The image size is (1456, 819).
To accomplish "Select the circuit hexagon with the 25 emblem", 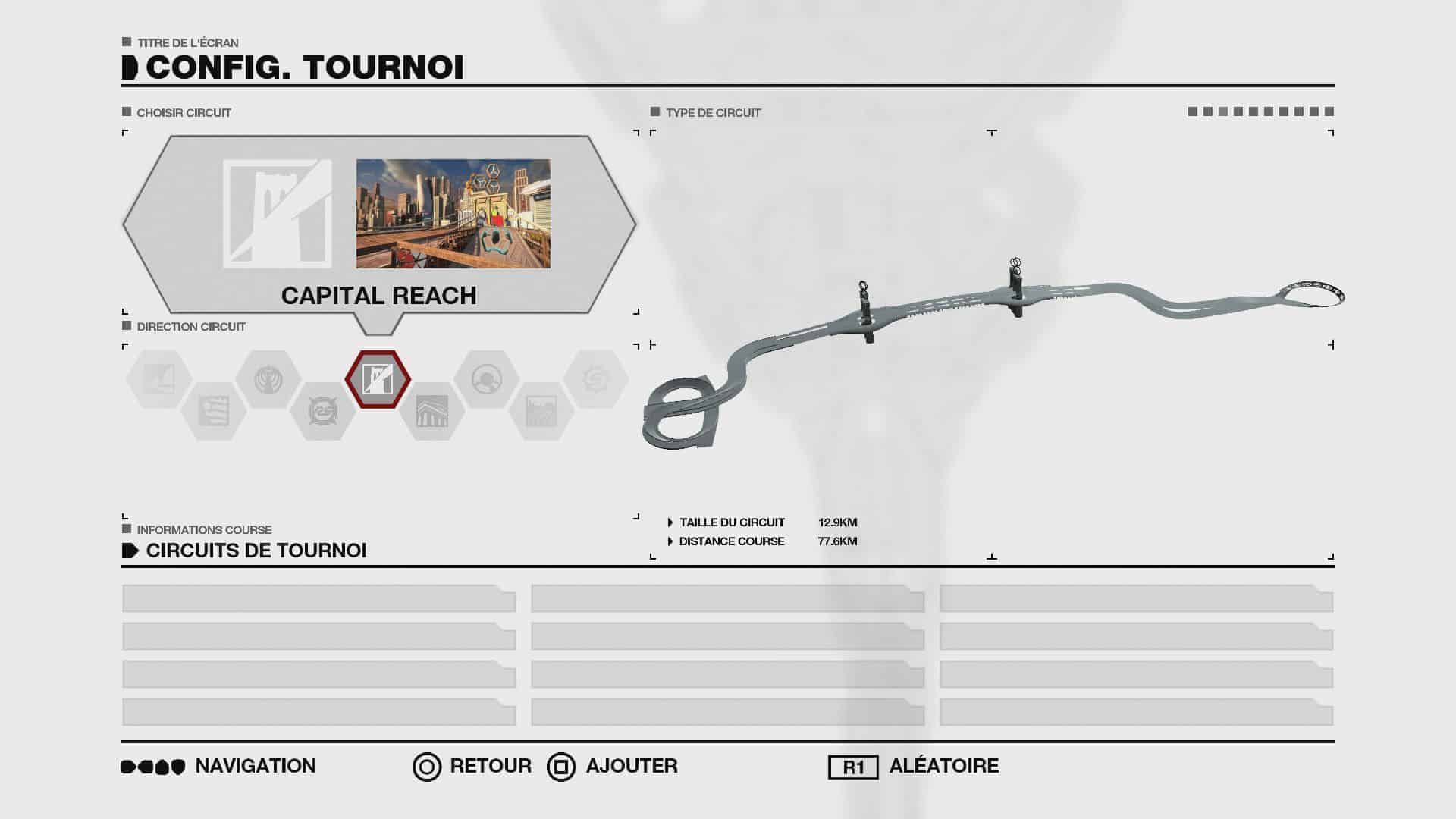I will (323, 411).
